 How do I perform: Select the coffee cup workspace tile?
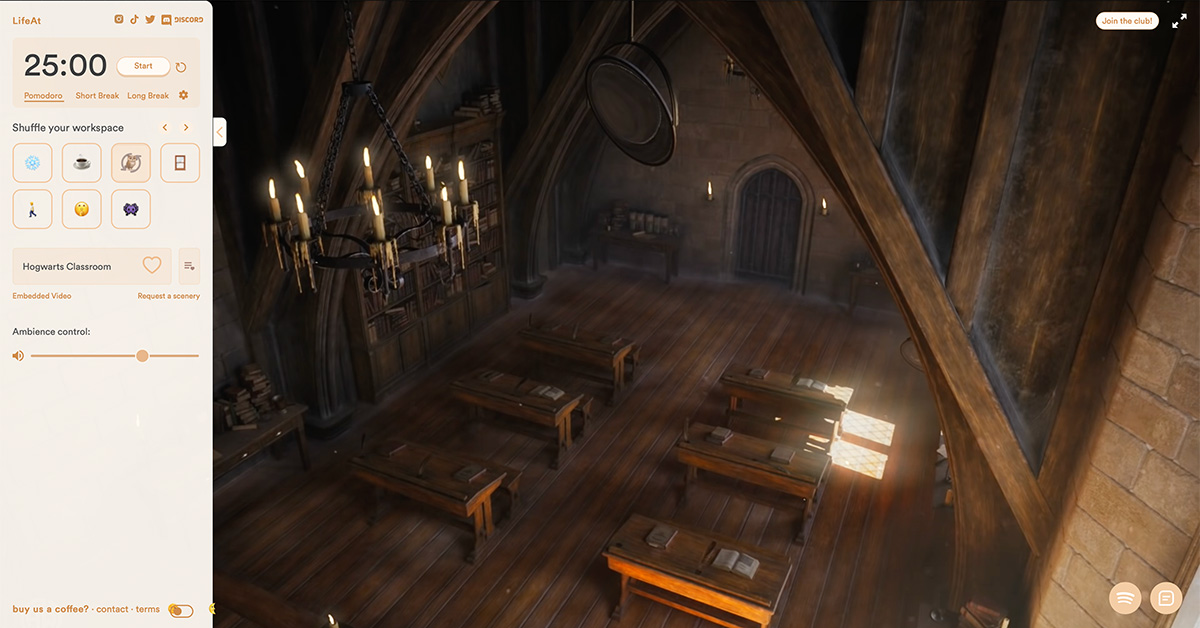click(82, 163)
